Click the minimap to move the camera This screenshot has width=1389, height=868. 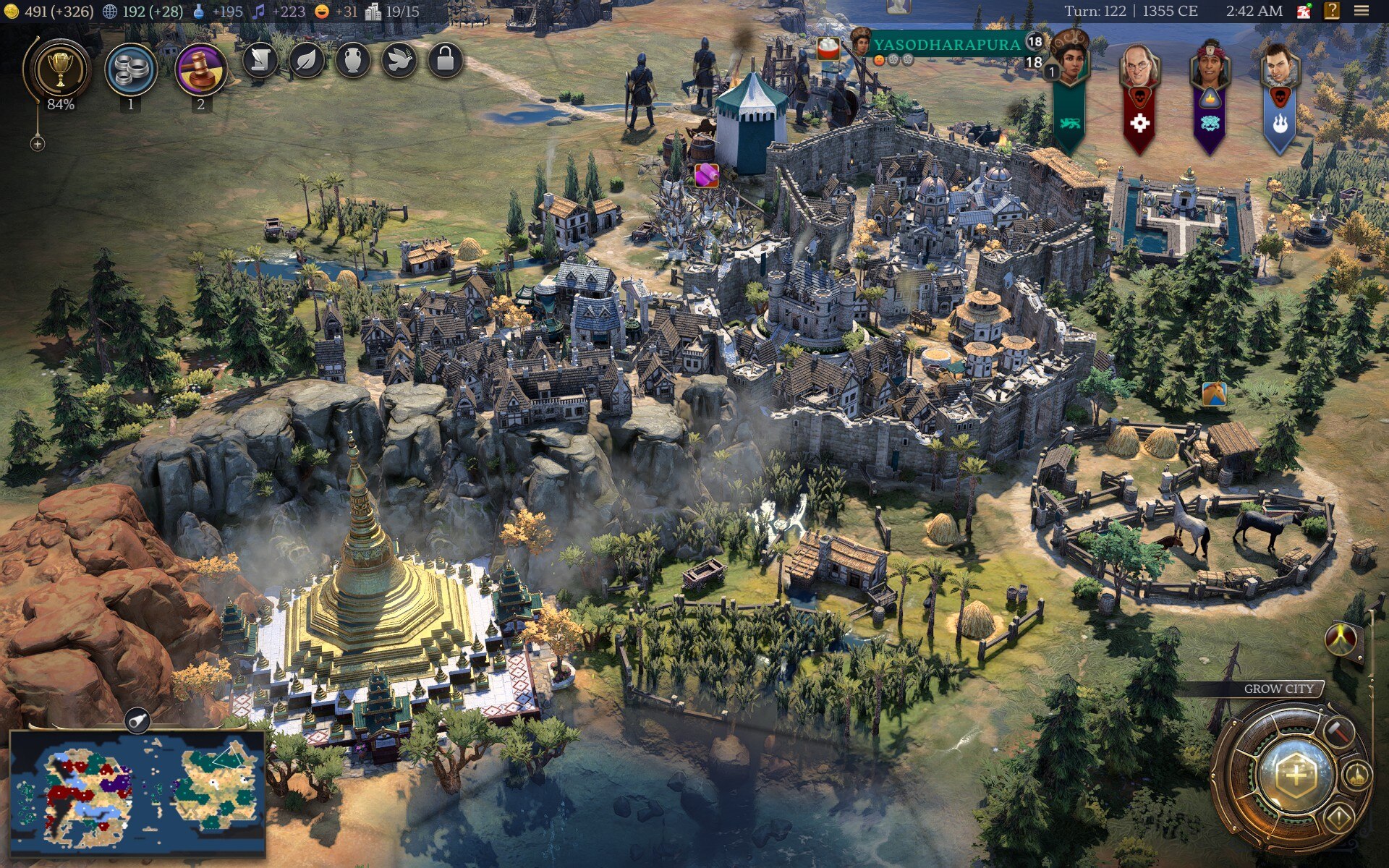point(137,792)
